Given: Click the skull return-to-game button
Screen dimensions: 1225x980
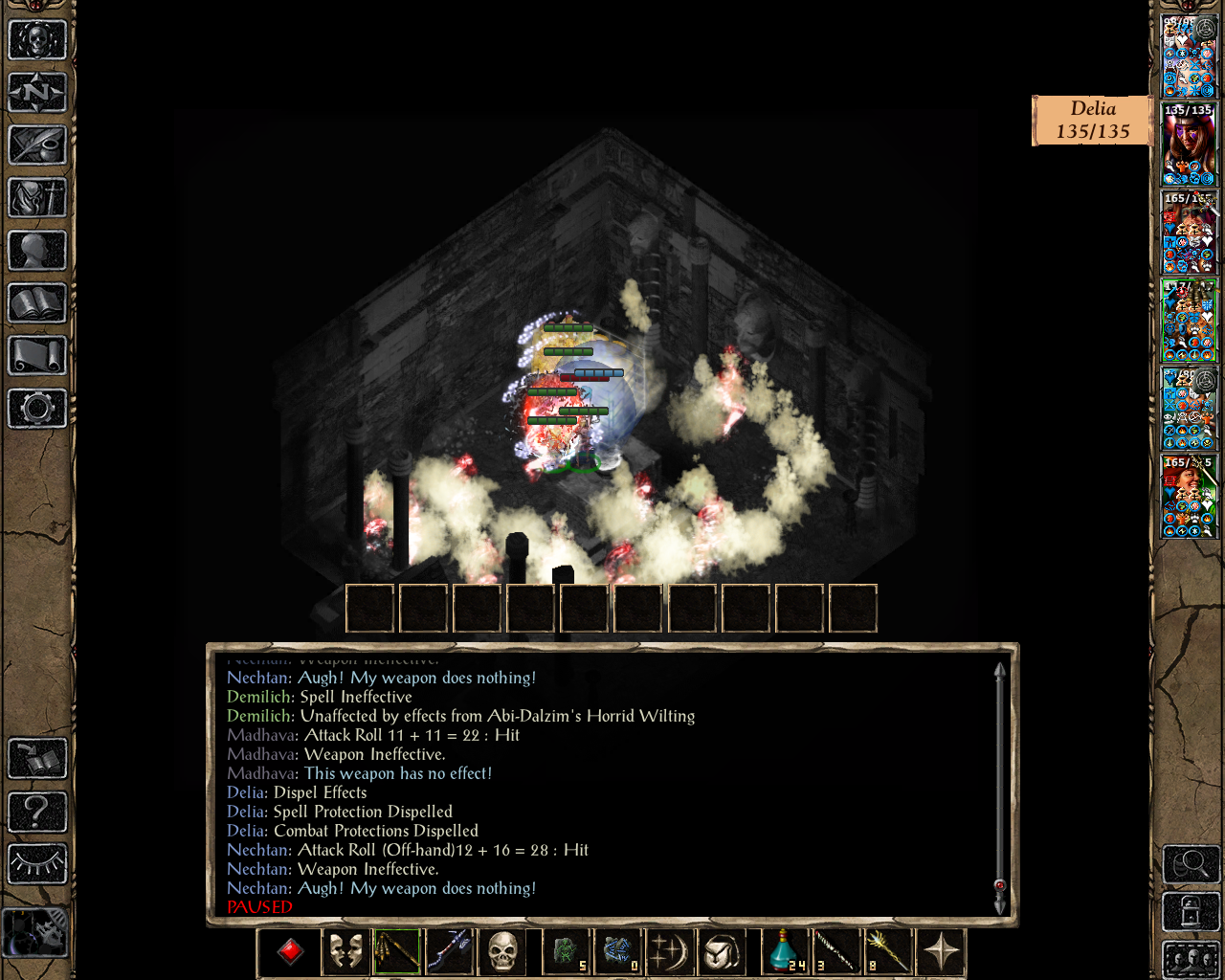Looking at the screenshot, I should pyautogui.click(x=37, y=40).
